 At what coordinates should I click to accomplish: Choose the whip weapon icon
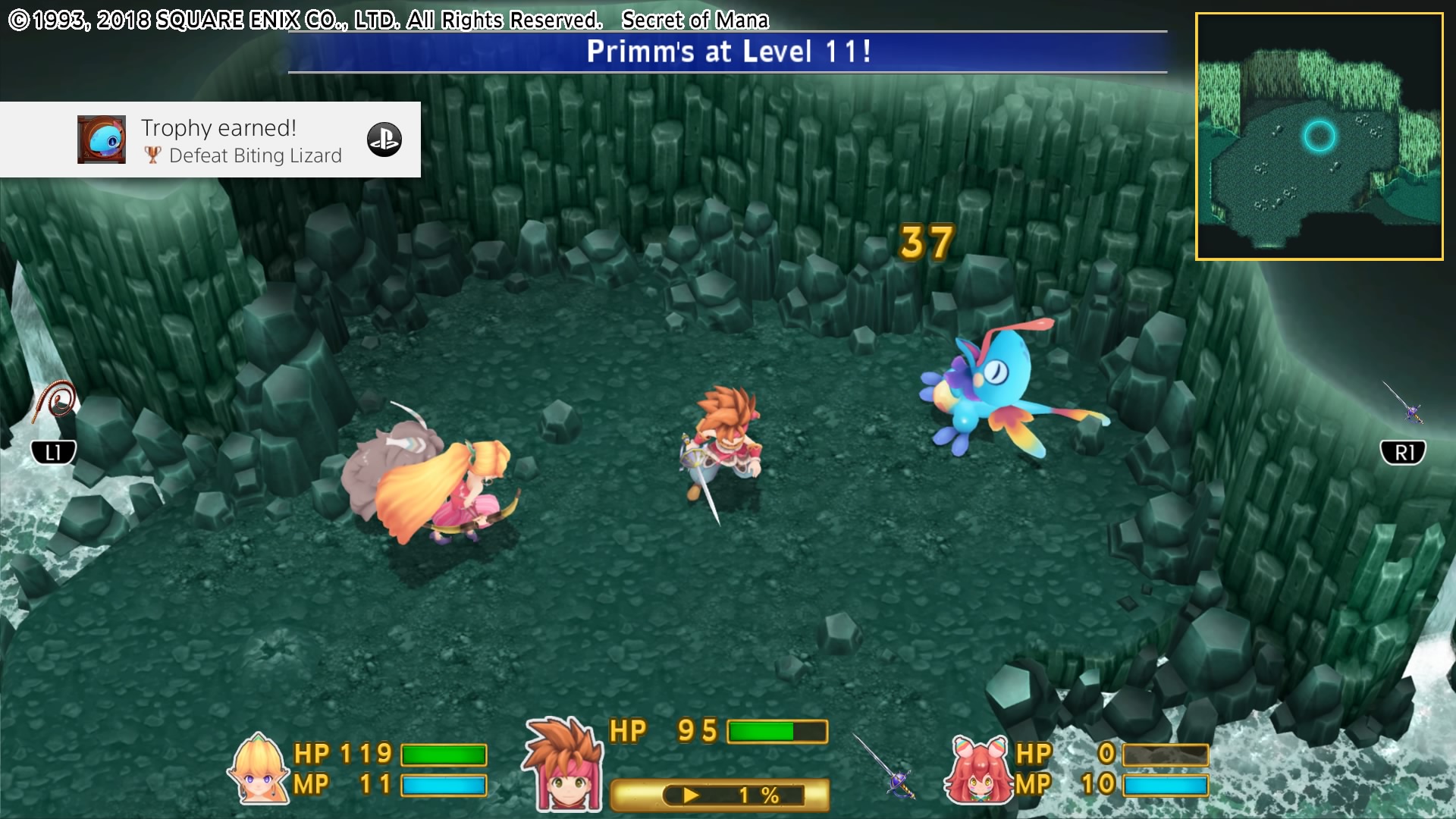pos(55,402)
